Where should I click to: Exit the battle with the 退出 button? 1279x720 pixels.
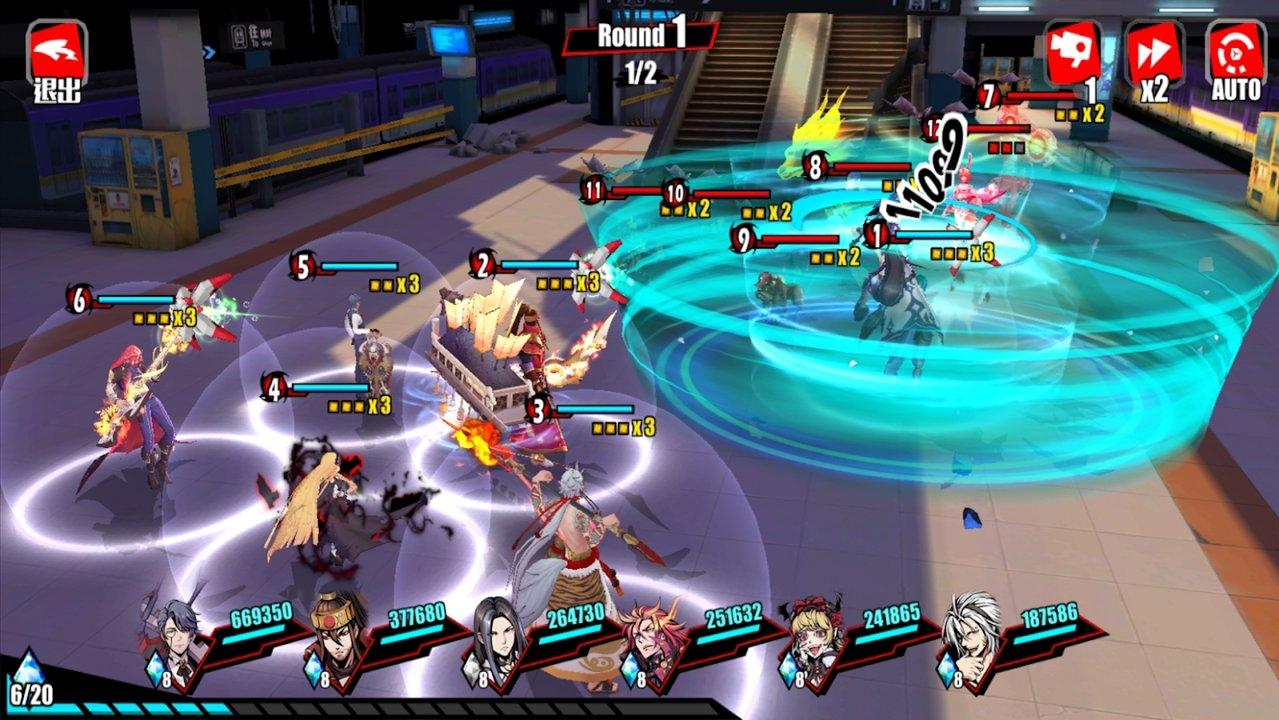point(56,58)
